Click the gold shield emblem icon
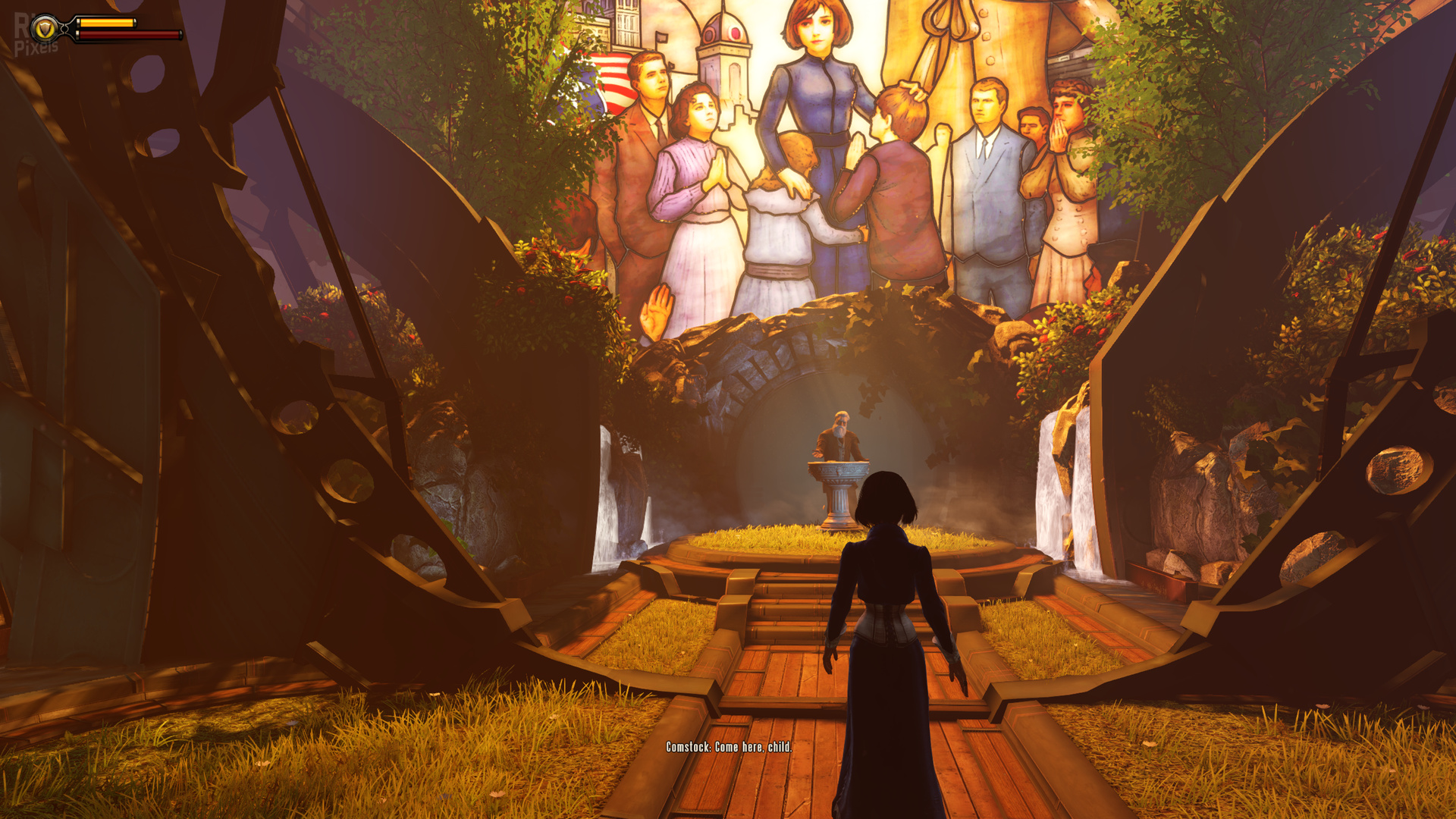Viewport: 1456px width, 819px height. (45, 29)
